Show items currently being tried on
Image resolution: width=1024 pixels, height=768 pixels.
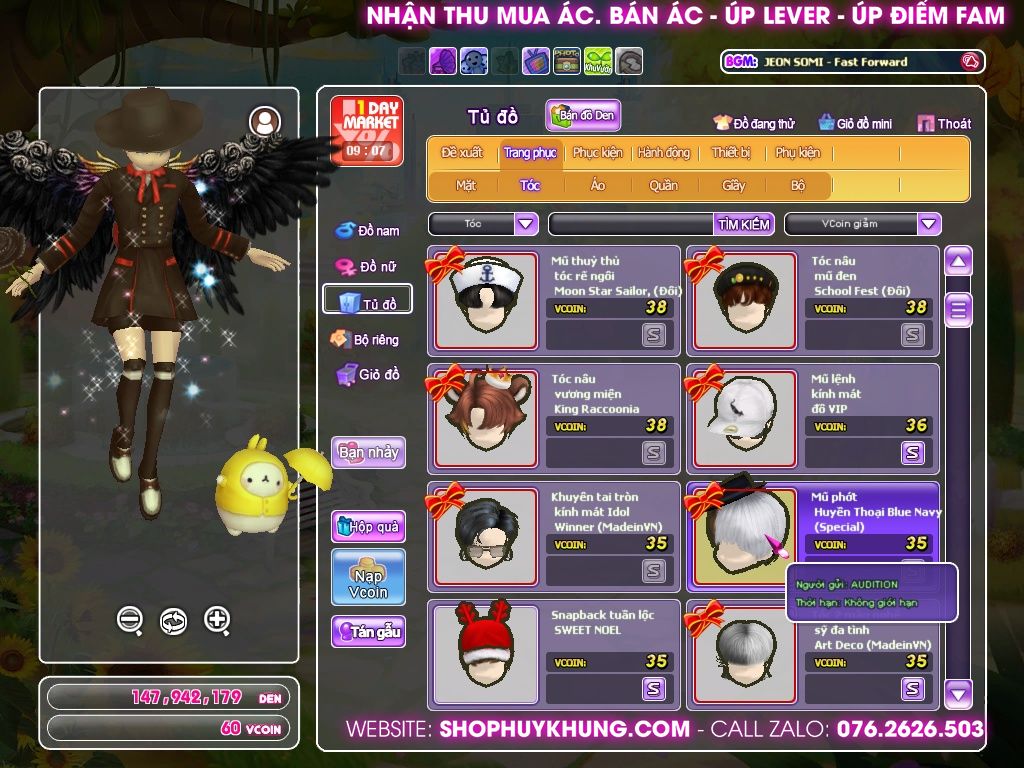(x=754, y=123)
